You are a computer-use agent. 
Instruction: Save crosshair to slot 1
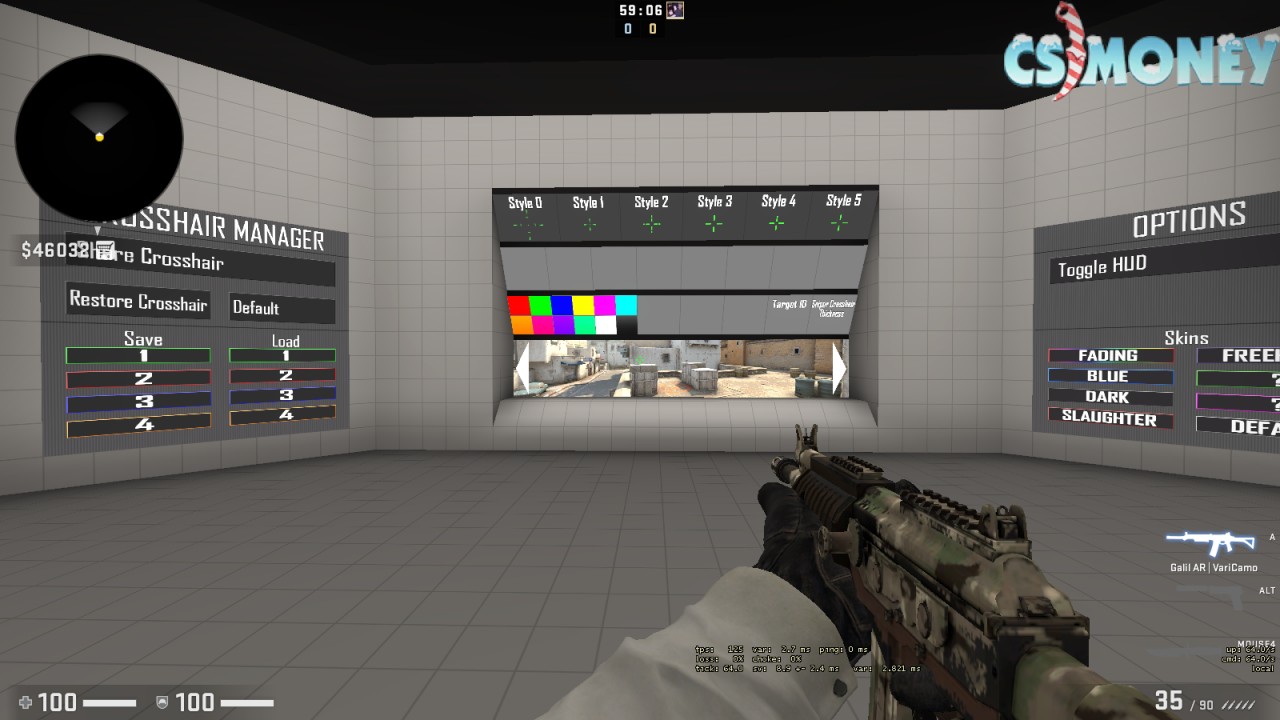coord(138,355)
